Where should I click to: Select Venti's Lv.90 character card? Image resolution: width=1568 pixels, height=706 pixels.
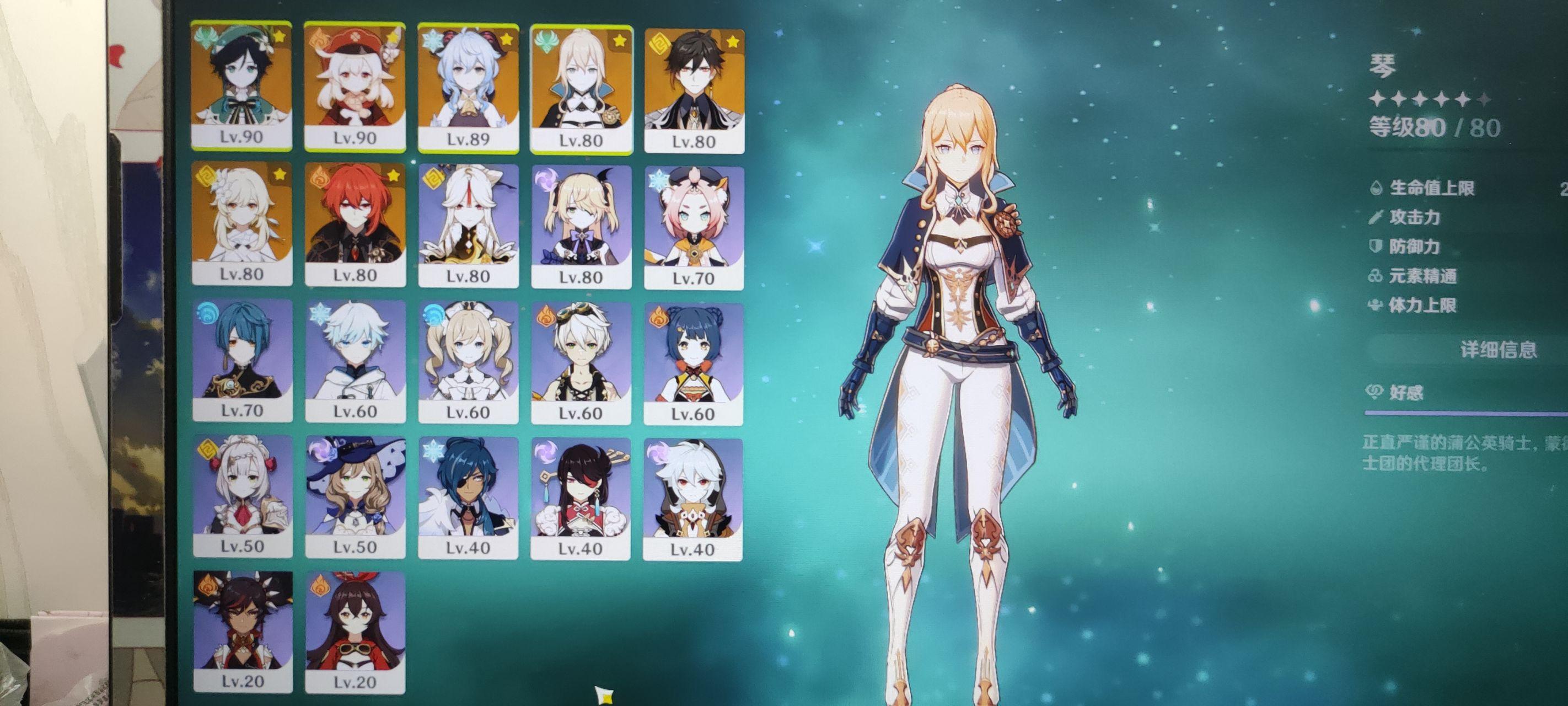pos(241,85)
